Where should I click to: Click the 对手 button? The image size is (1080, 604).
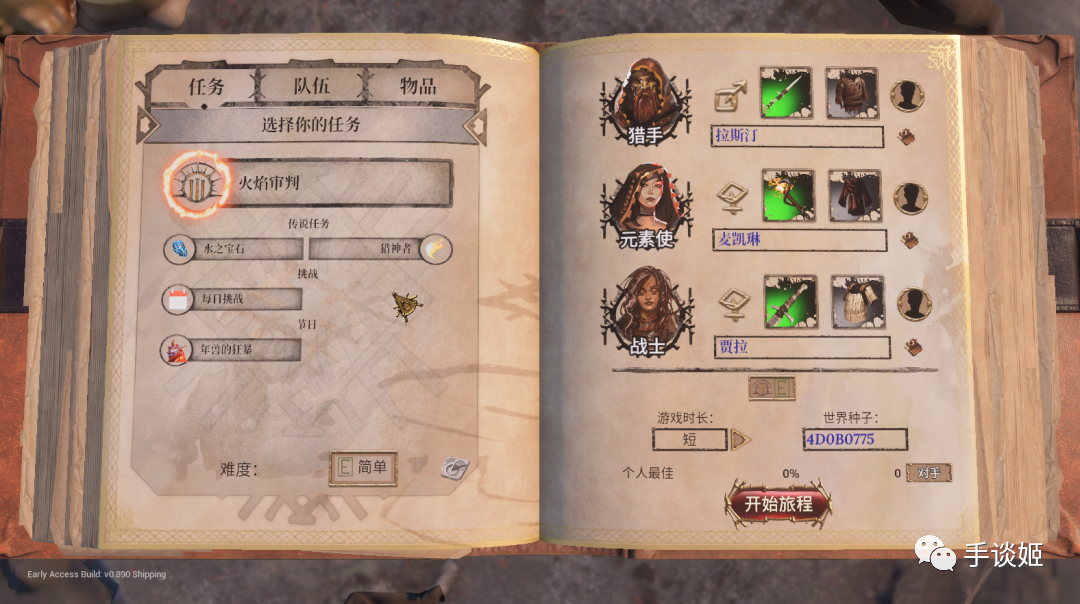929,472
